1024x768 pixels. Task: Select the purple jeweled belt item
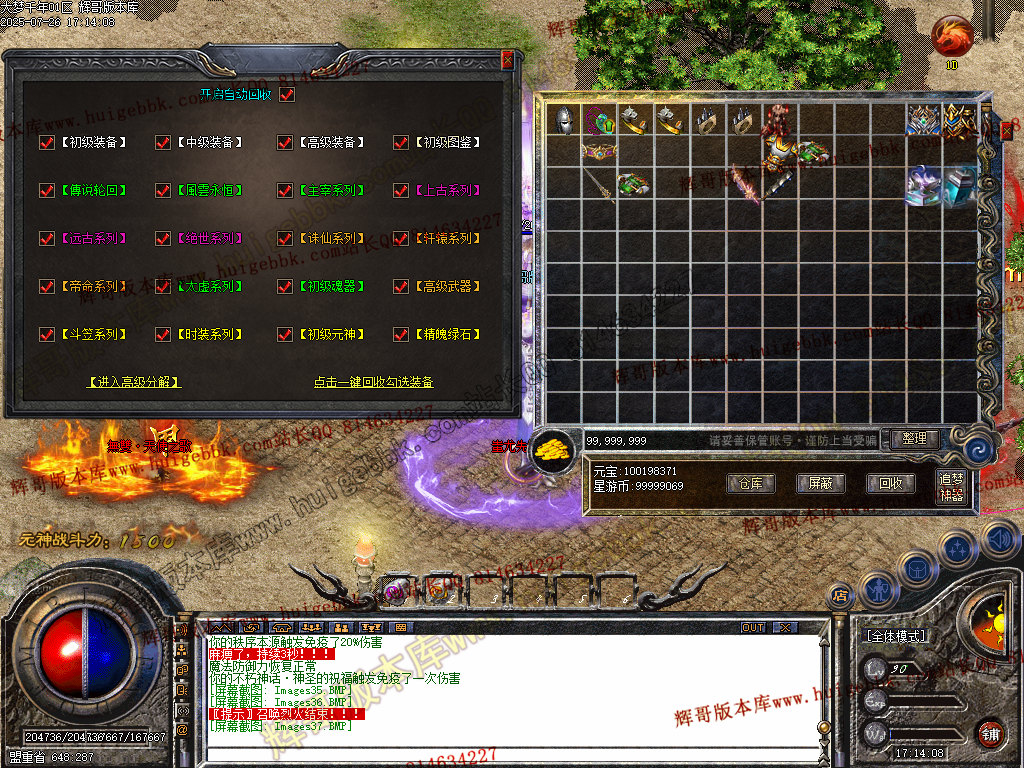[x=599, y=152]
